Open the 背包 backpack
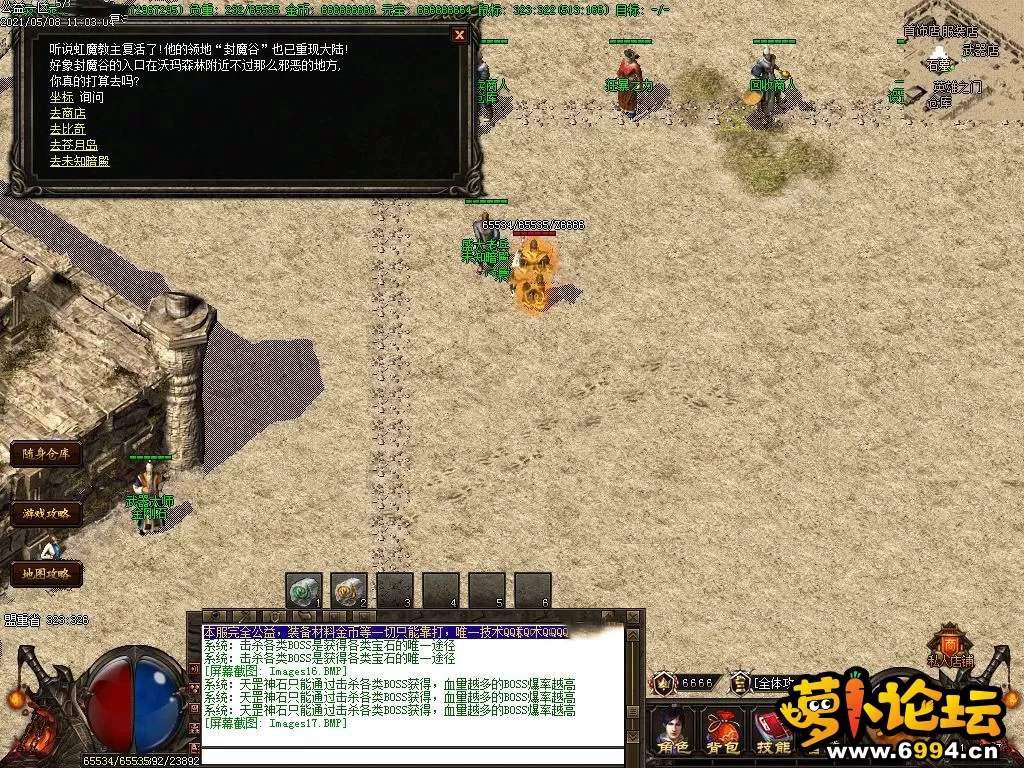Viewport: 1024px width, 768px height. coord(724,732)
